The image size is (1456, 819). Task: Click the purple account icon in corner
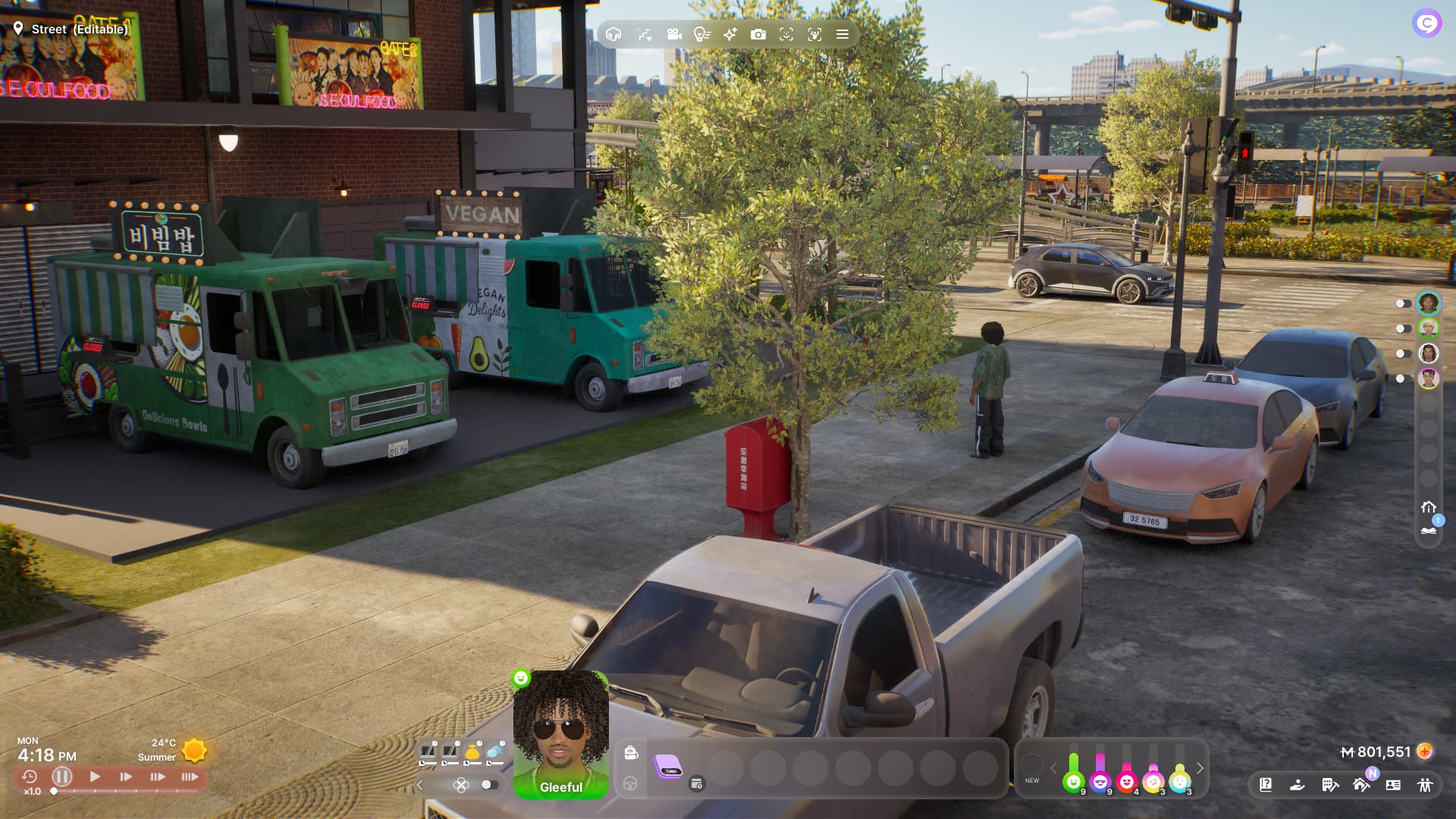[1426, 24]
